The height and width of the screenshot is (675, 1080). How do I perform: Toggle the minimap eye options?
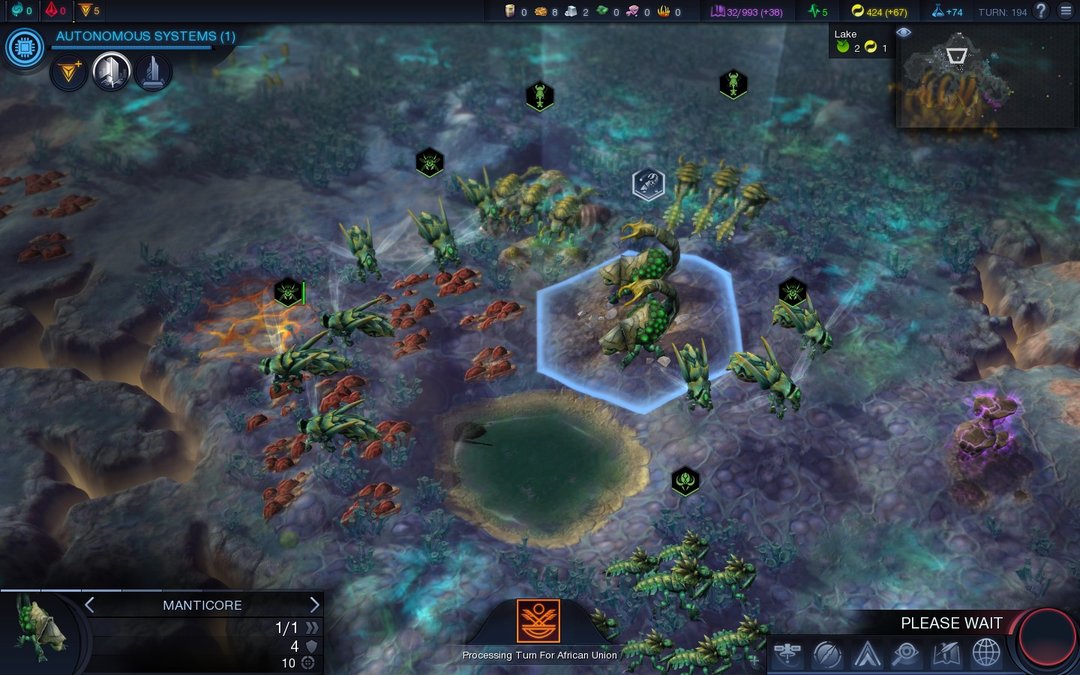click(x=904, y=33)
